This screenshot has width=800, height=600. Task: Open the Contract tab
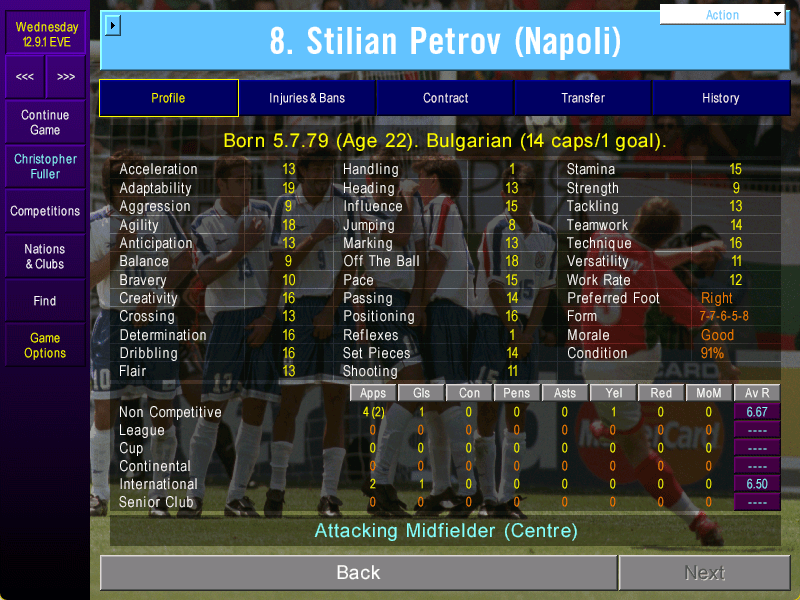click(445, 98)
